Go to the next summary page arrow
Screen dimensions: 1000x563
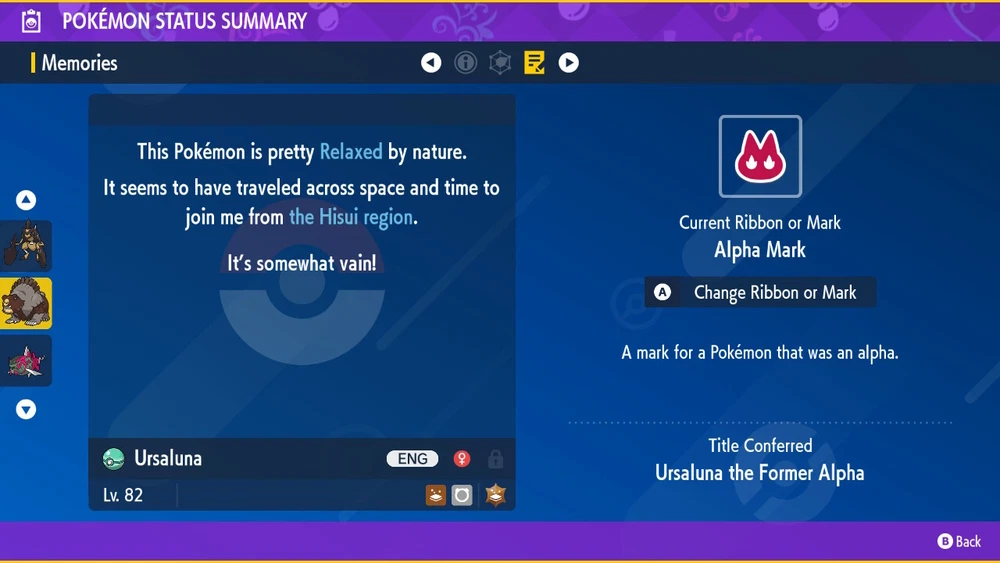568,63
